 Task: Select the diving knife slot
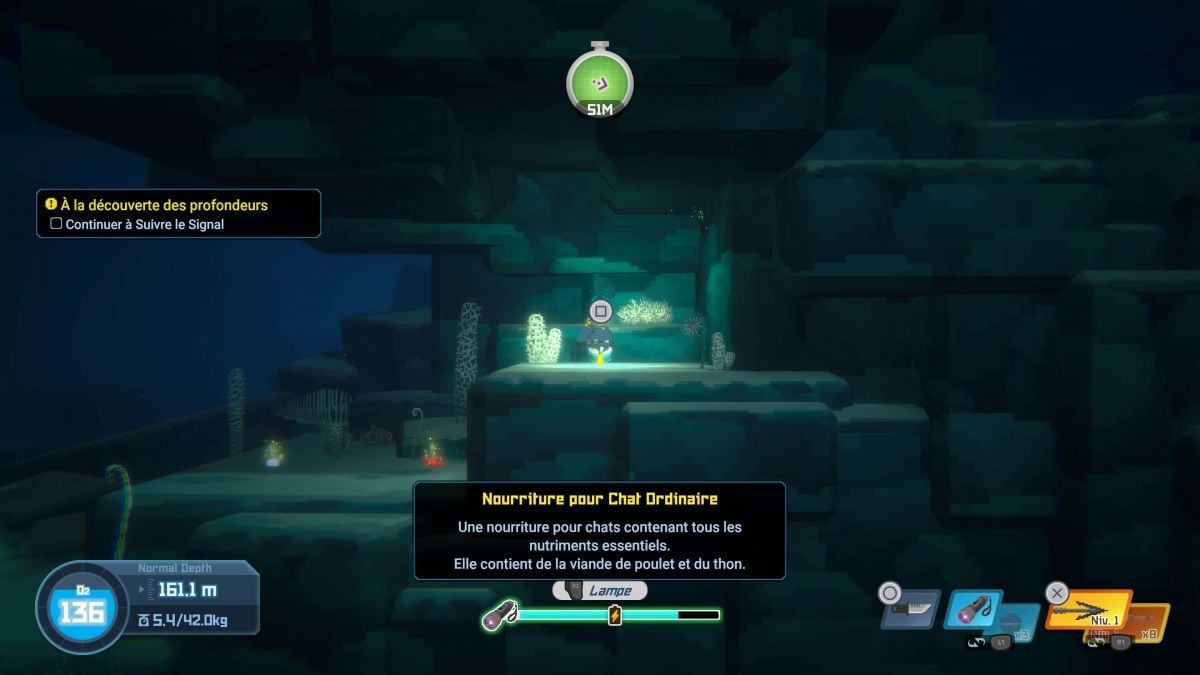pos(911,609)
